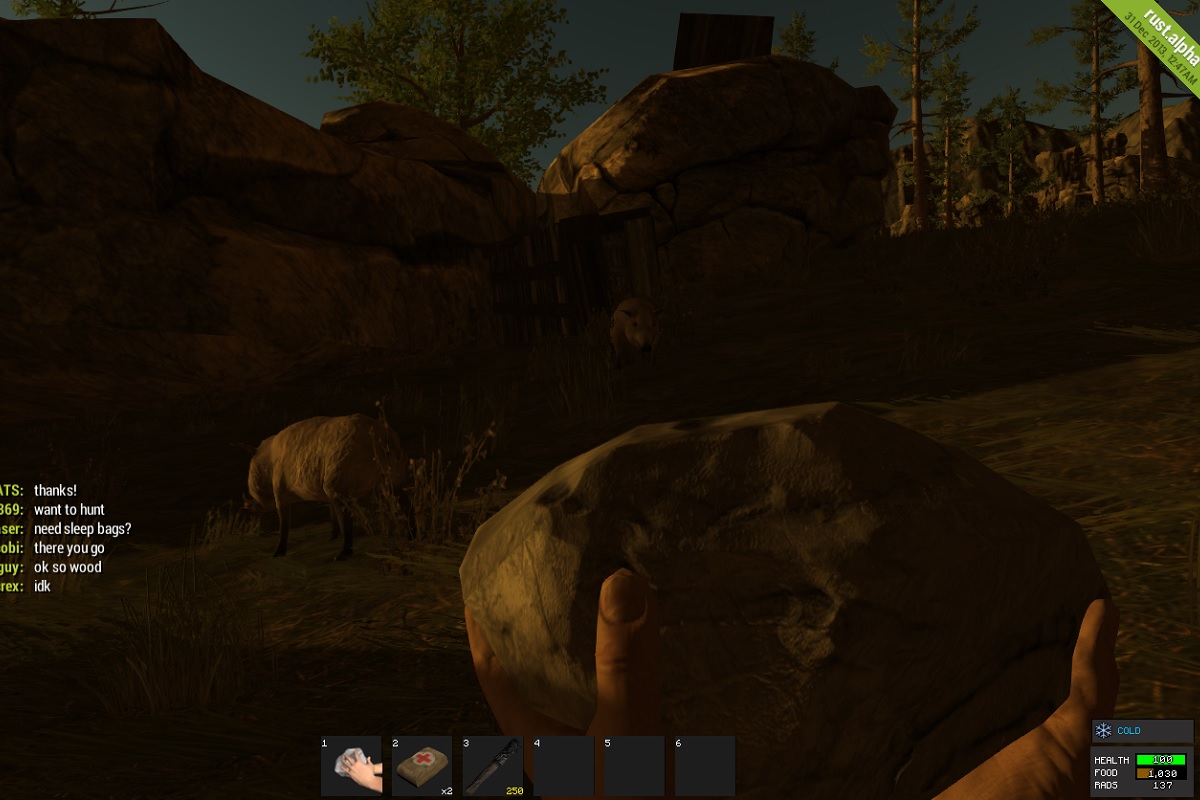This screenshot has height=800, width=1200.
Task: Click the rust.alpha corner ribbon
Action: 1161,41
